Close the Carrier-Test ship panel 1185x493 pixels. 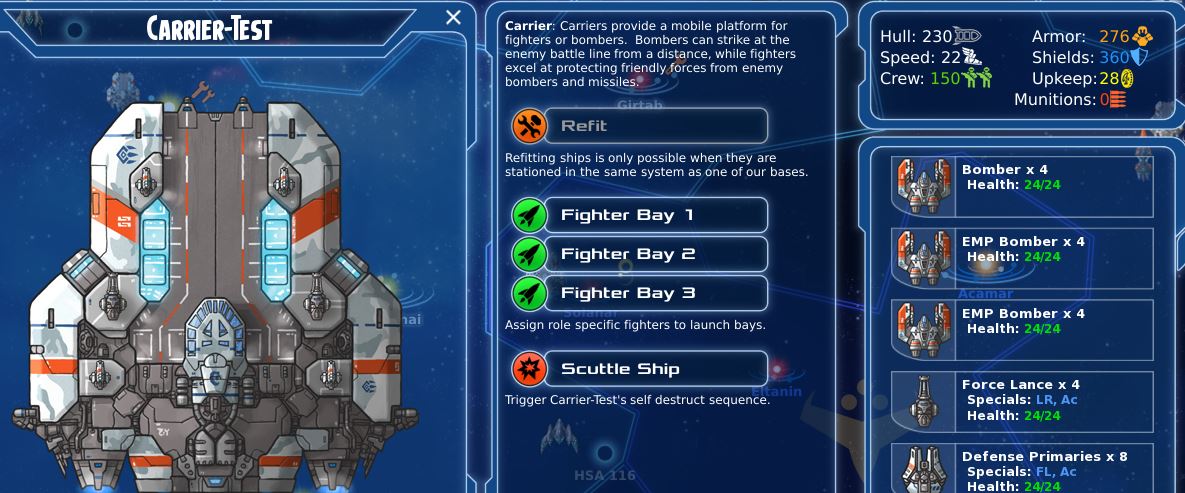tap(453, 18)
